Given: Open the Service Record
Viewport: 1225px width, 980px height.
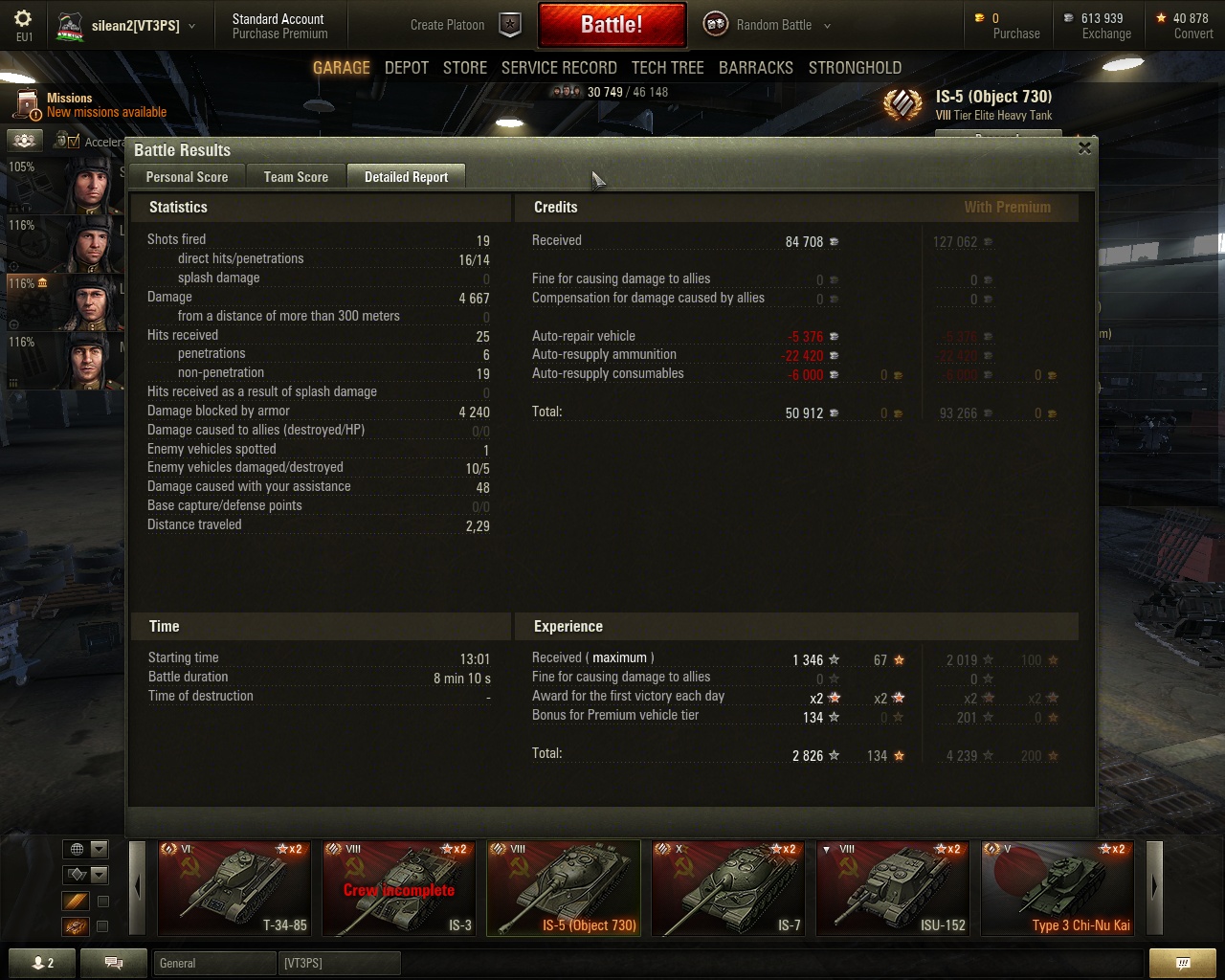Looking at the screenshot, I should pos(559,68).
